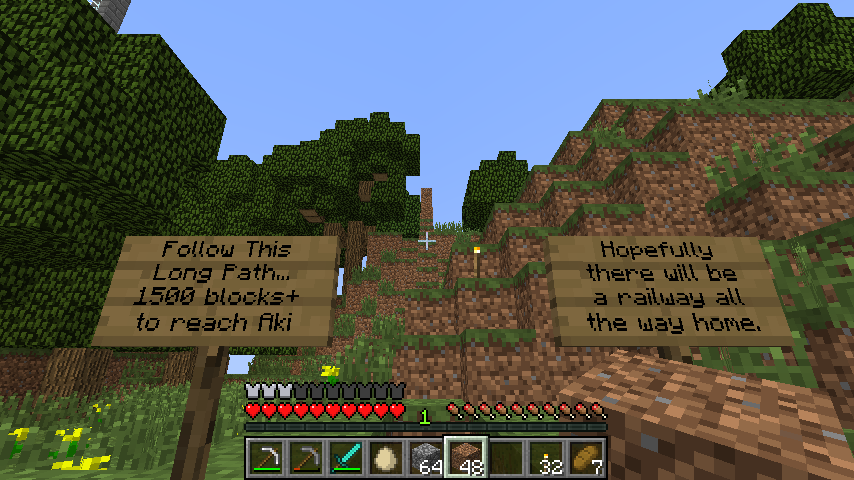Select the pickaxe with full green durability
This screenshot has height=480, width=854.
266,458
